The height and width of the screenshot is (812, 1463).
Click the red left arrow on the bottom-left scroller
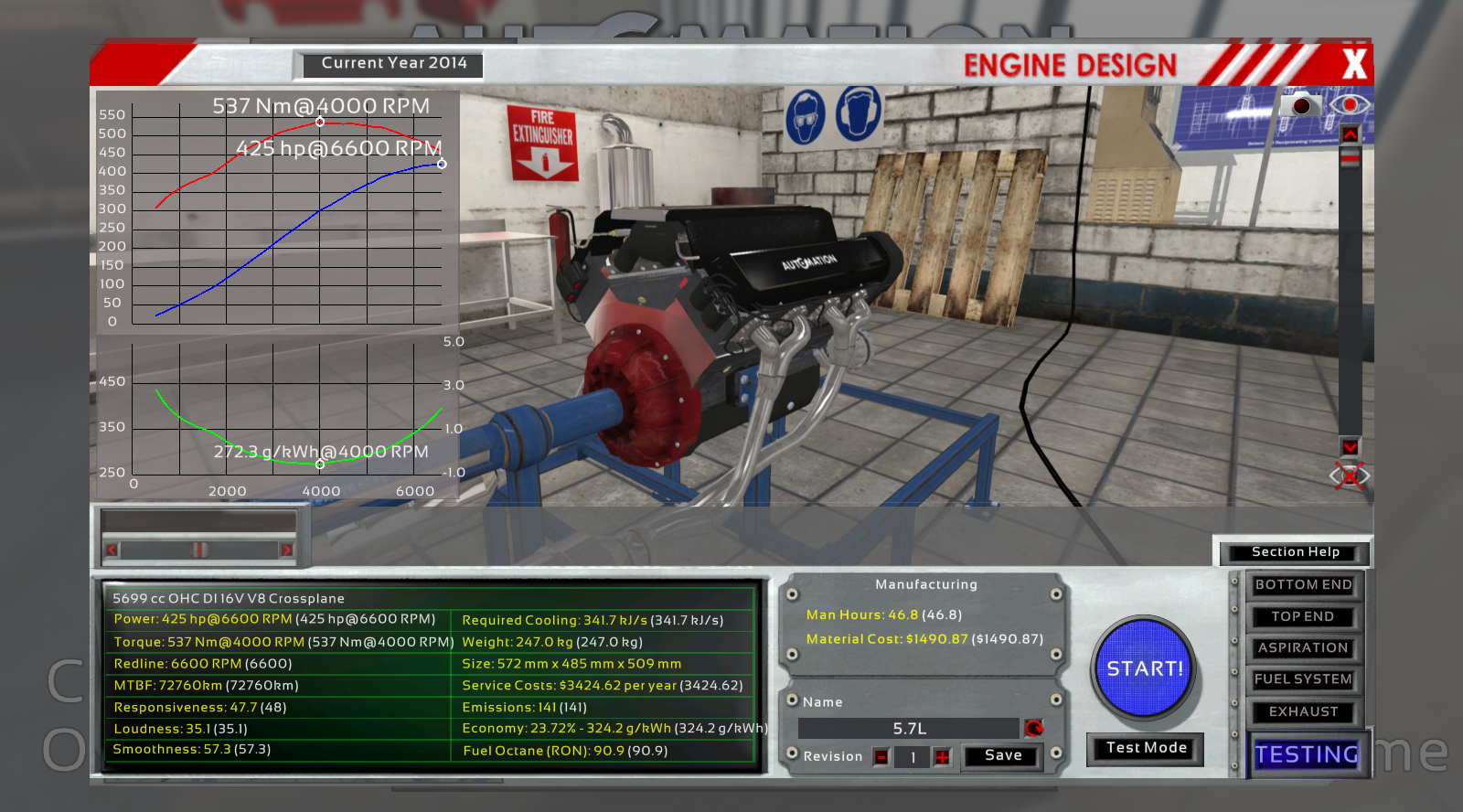pyautogui.click(x=112, y=550)
